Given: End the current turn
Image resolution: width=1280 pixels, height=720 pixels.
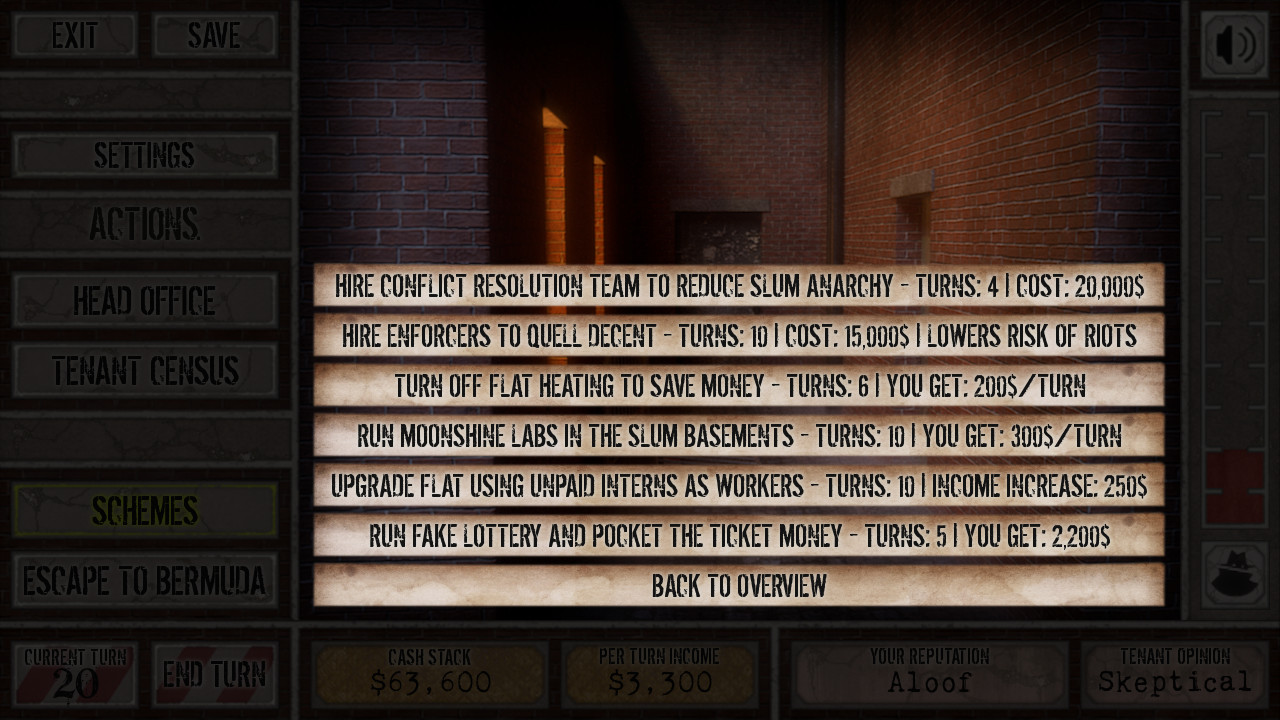Looking at the screenshot, I should click(x=215, y=675).
